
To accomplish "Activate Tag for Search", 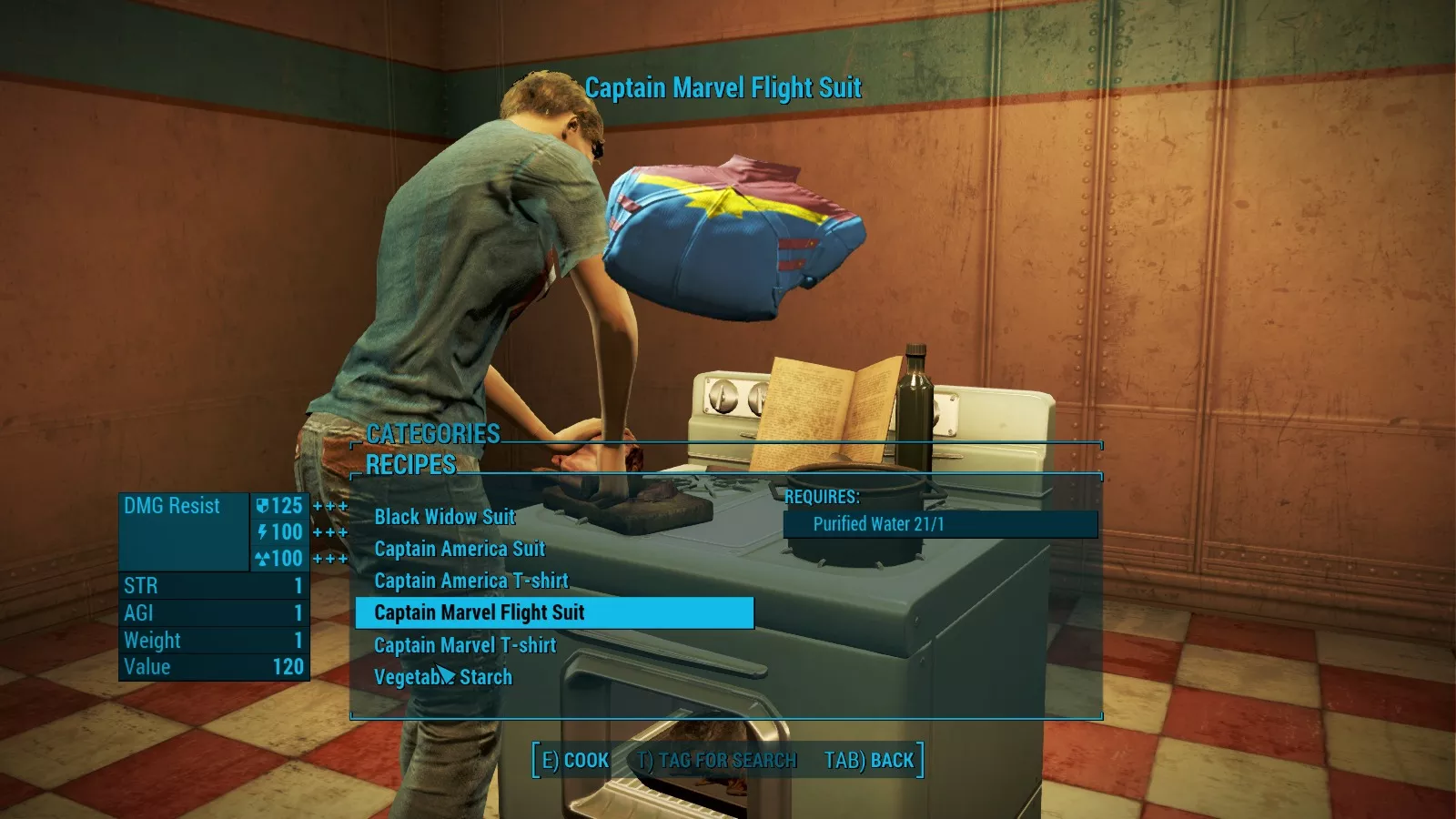I will 717,761.
